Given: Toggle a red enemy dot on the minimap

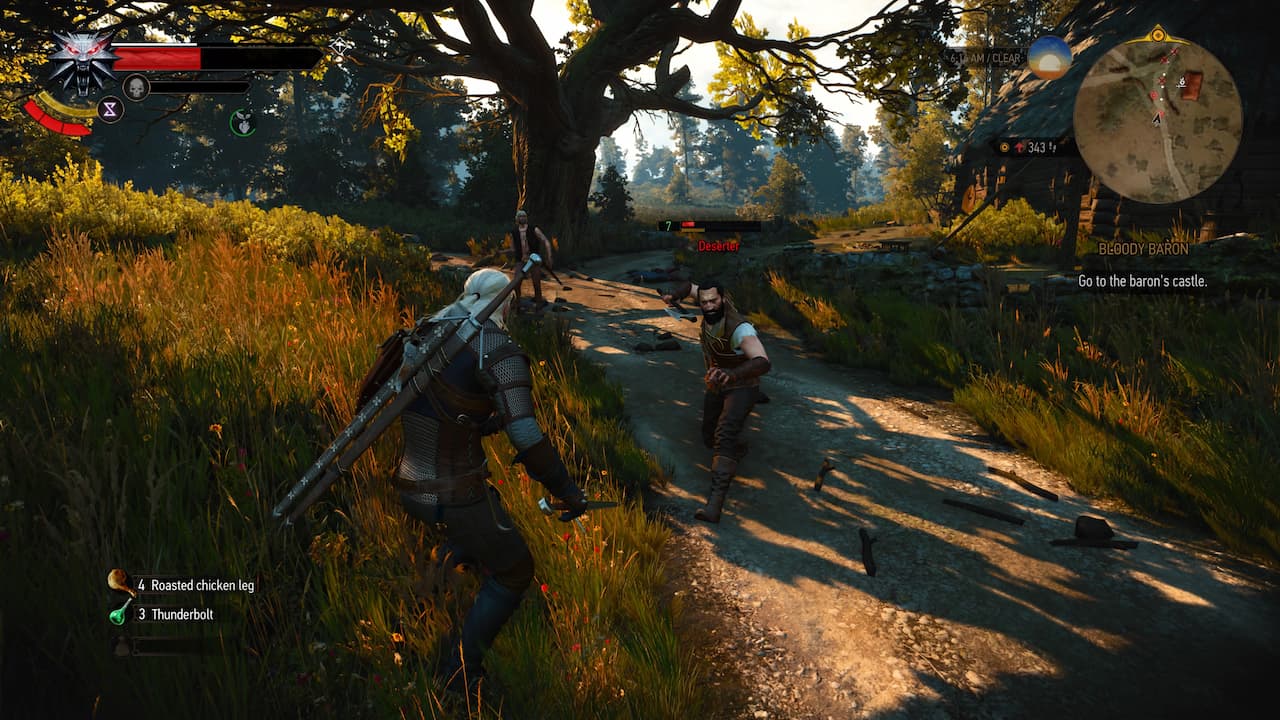Looking at the screenshot, I should [x=1154, y=95].
